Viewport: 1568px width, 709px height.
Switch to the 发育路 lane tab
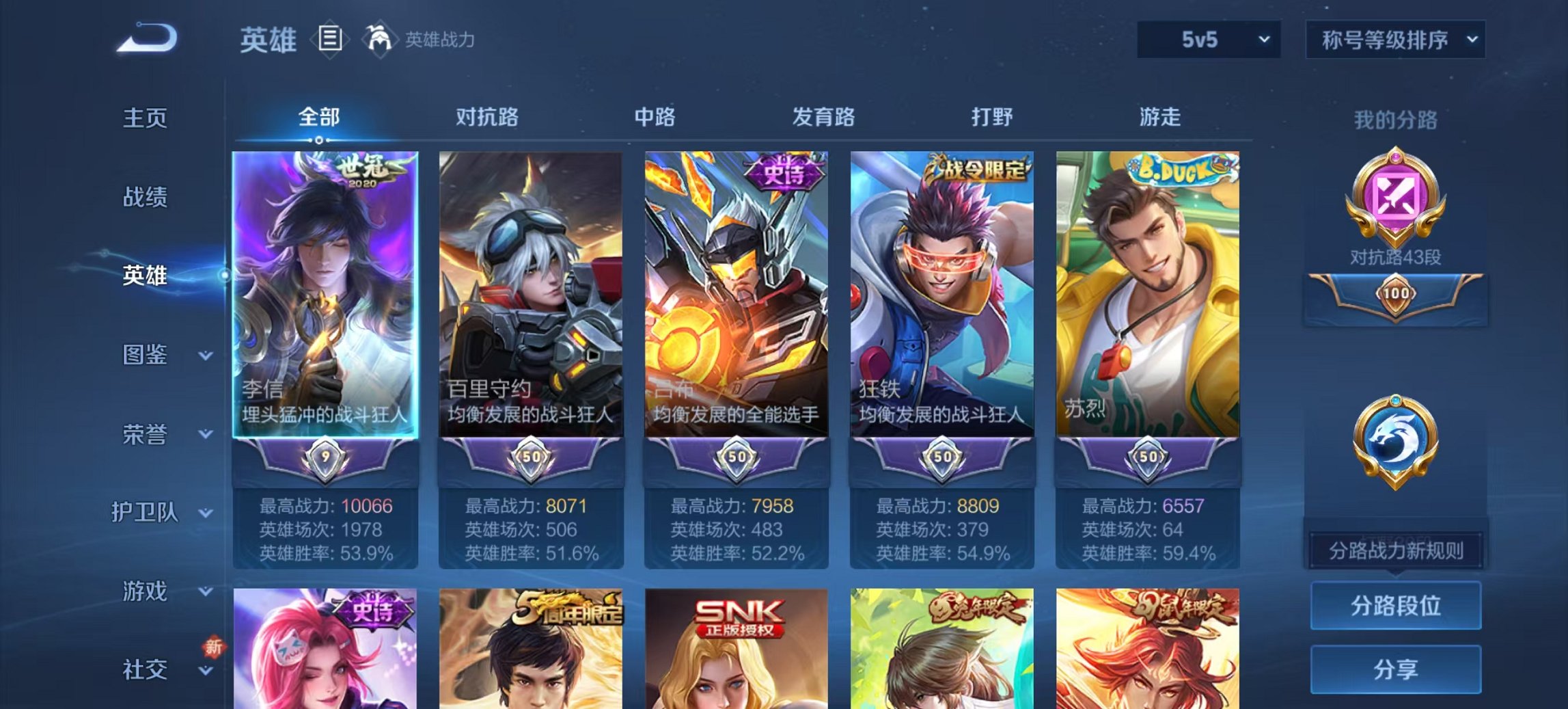click(x=823, y=118)
